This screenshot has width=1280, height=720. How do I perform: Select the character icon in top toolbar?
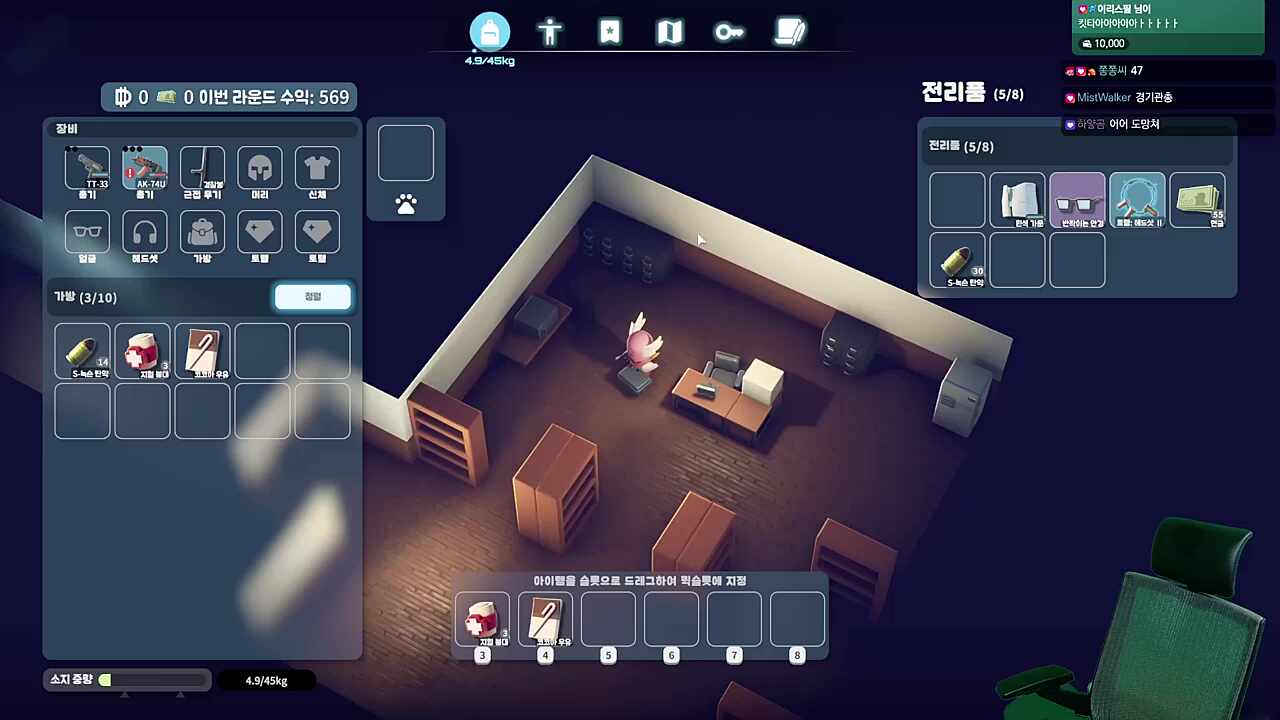(x=550, y=32)
